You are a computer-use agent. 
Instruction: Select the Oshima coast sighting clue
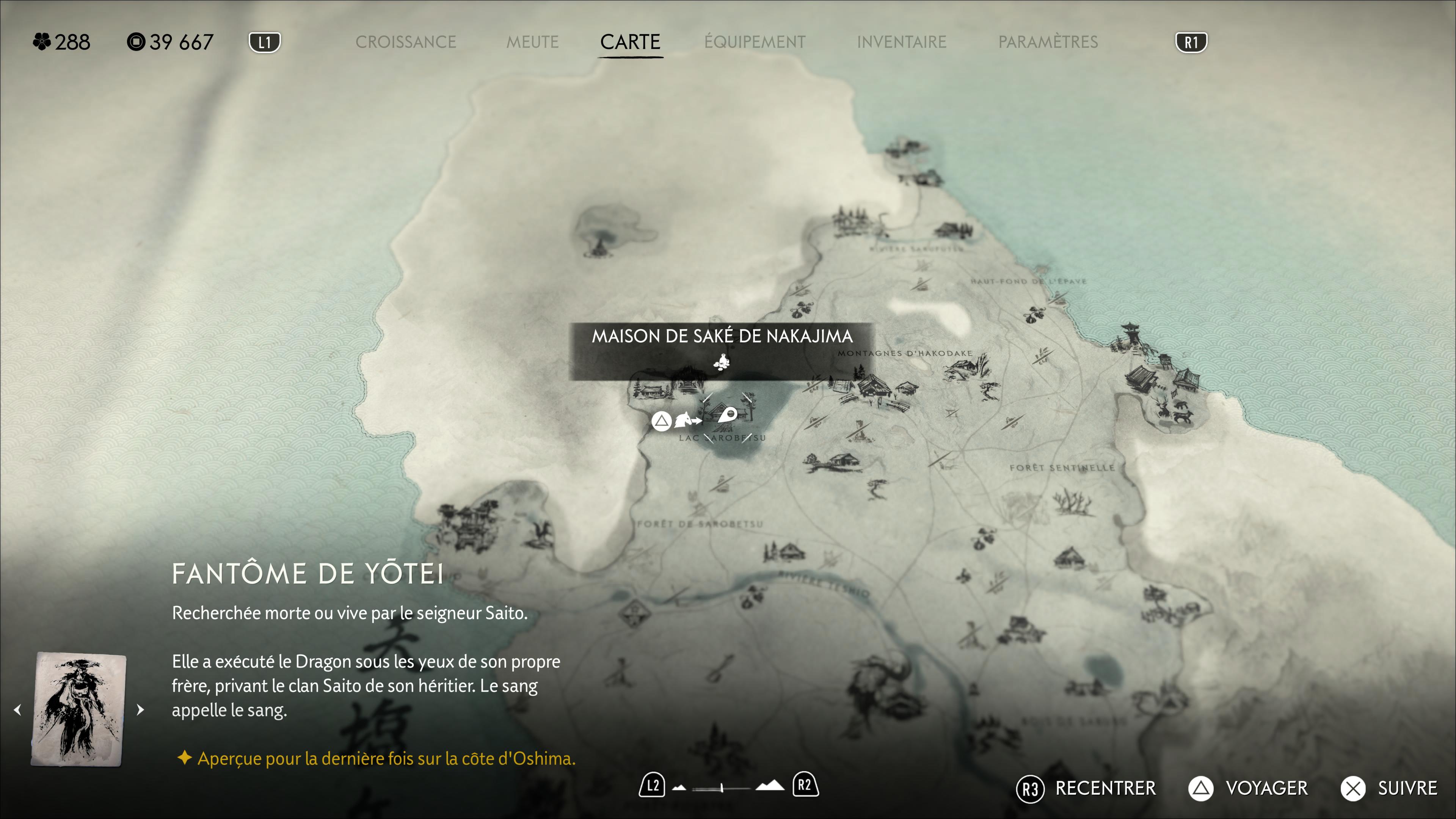point(386,758)
